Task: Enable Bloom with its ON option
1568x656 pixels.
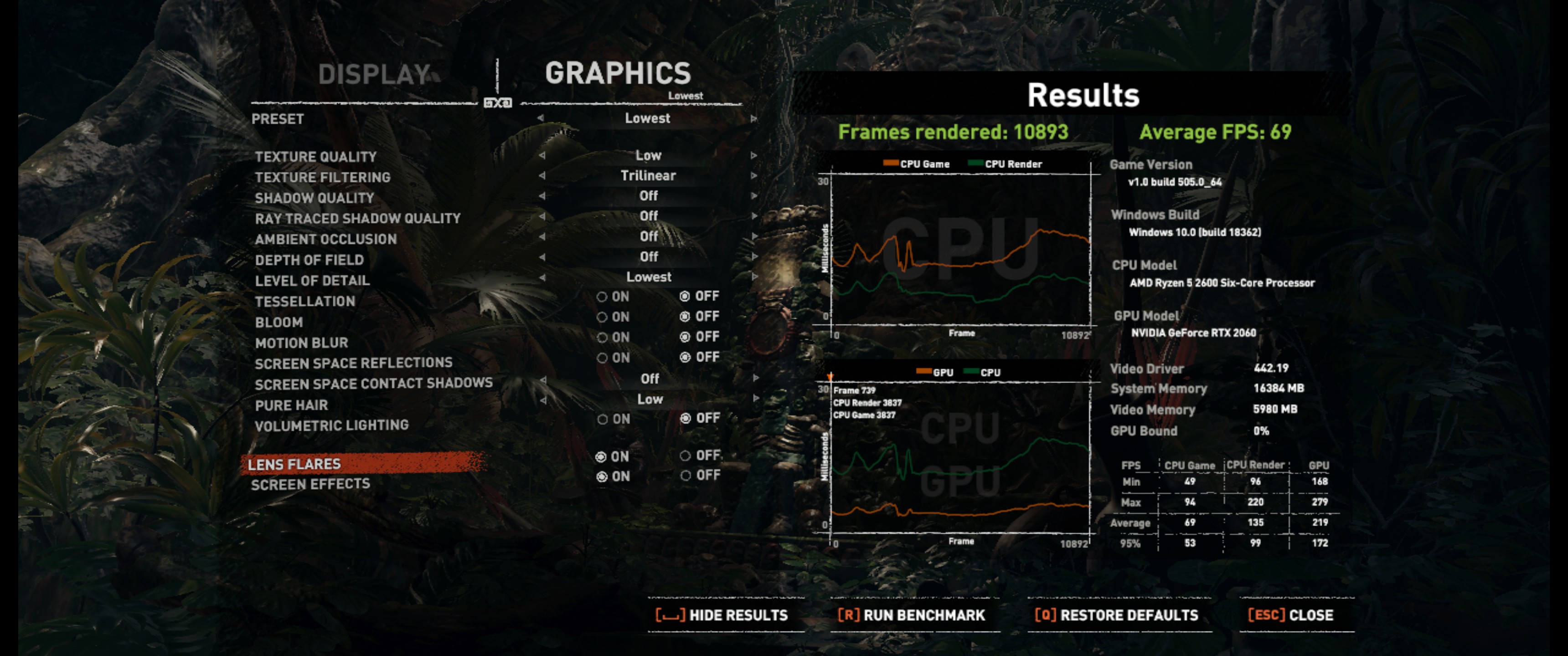Action: pyautogui.click(x=613, y=317)
